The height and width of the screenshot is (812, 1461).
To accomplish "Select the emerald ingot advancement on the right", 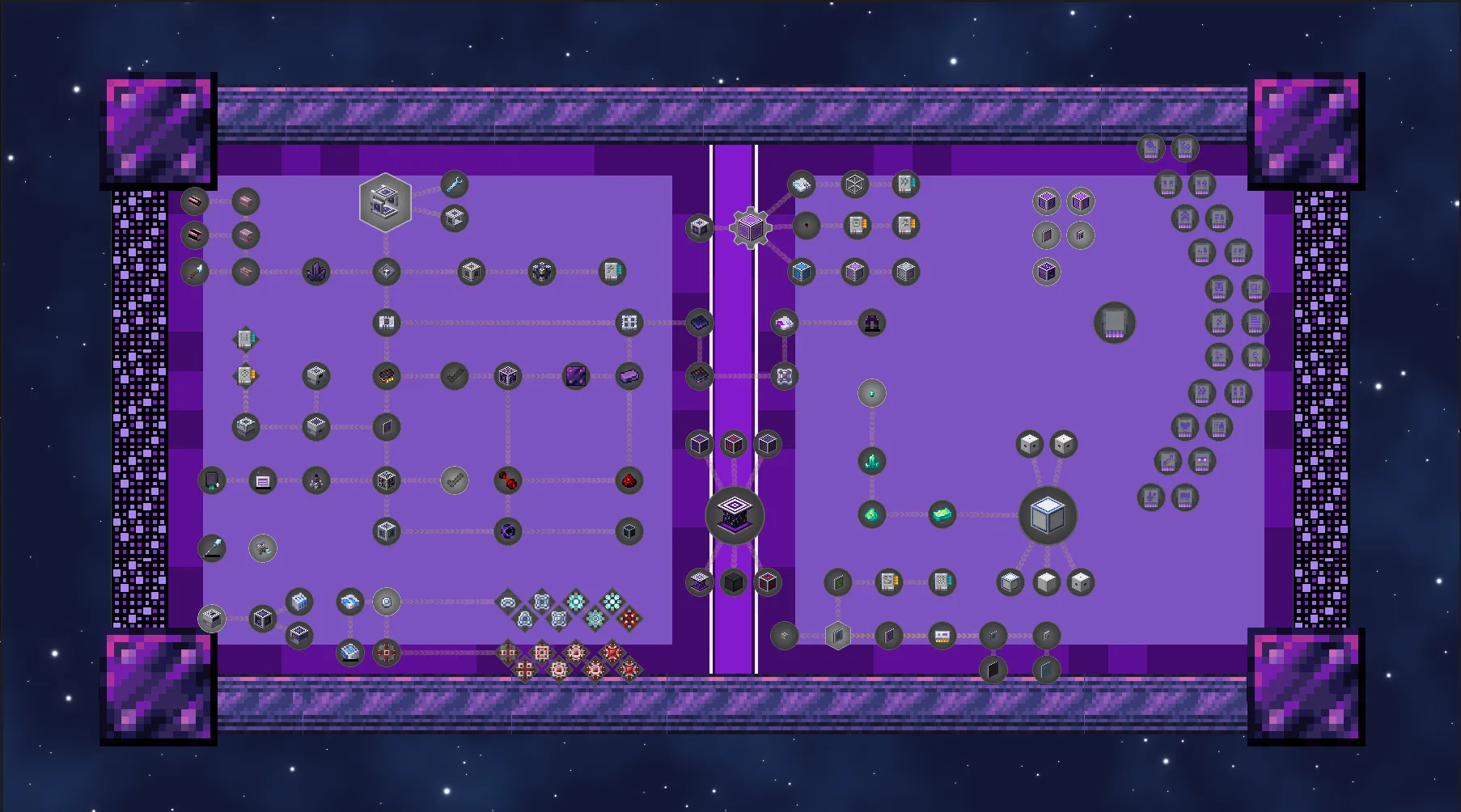I will pyautogui.click(x=942, y=515).
